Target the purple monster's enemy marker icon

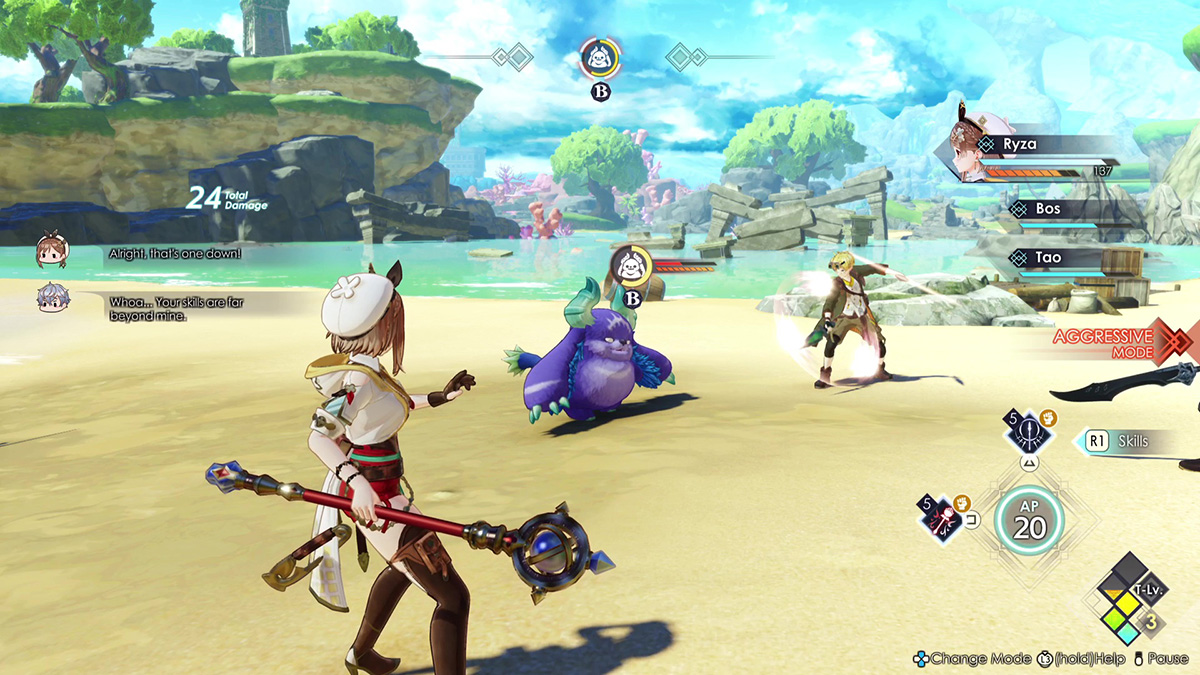click(632, 265)
